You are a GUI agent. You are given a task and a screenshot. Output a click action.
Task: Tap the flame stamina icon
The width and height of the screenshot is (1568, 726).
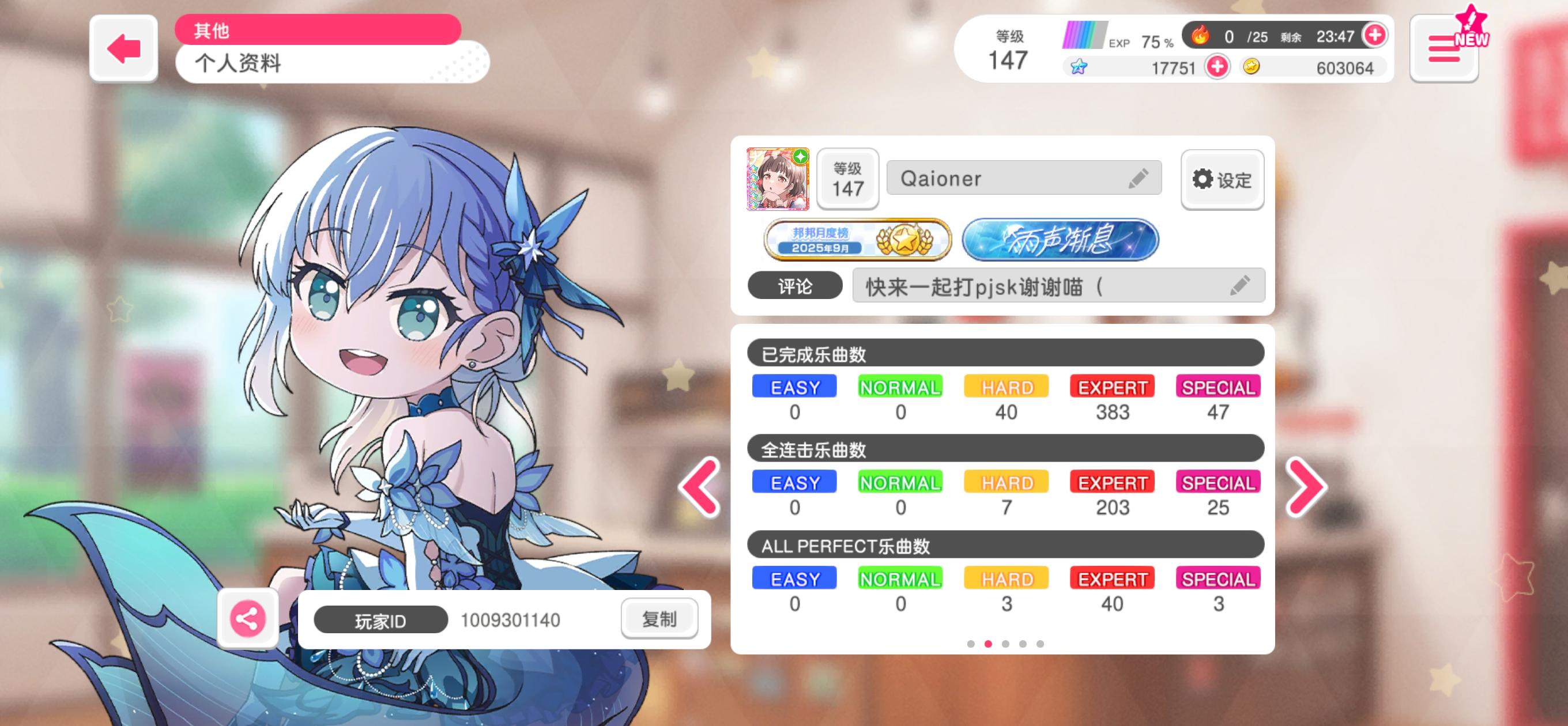tap(1198, 36)
